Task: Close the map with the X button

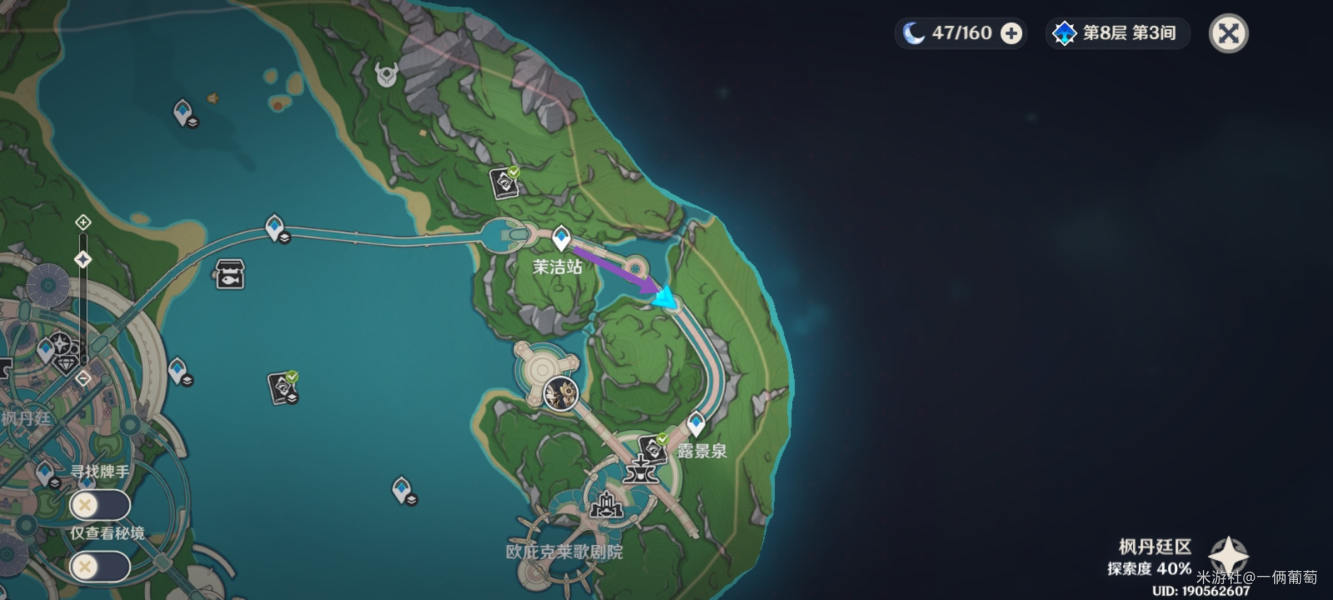Action: pyautogui.click(x=1228, y=33)
